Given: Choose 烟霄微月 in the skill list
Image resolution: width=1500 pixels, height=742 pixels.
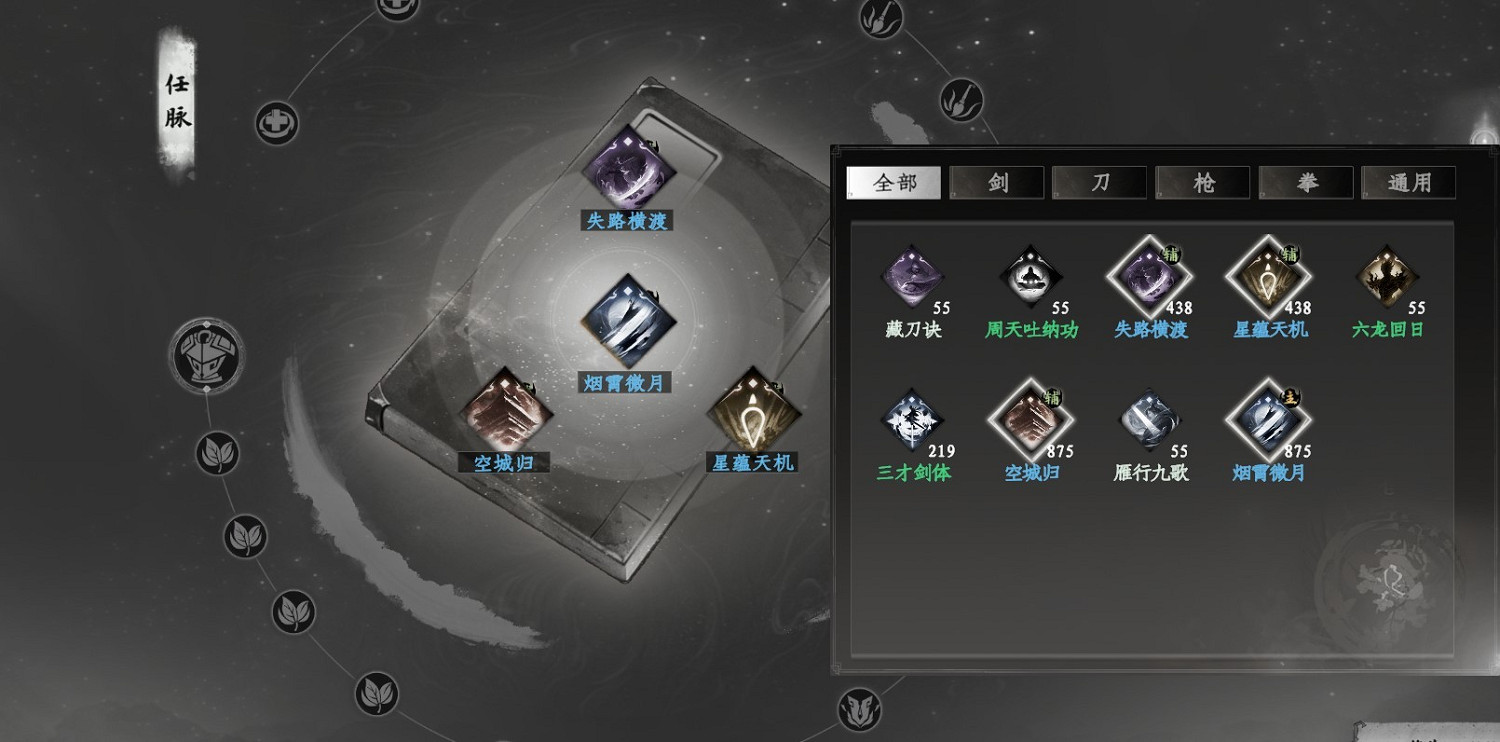Looking at the screenshot, I should pyautogui.click(x=1268, y=421).
